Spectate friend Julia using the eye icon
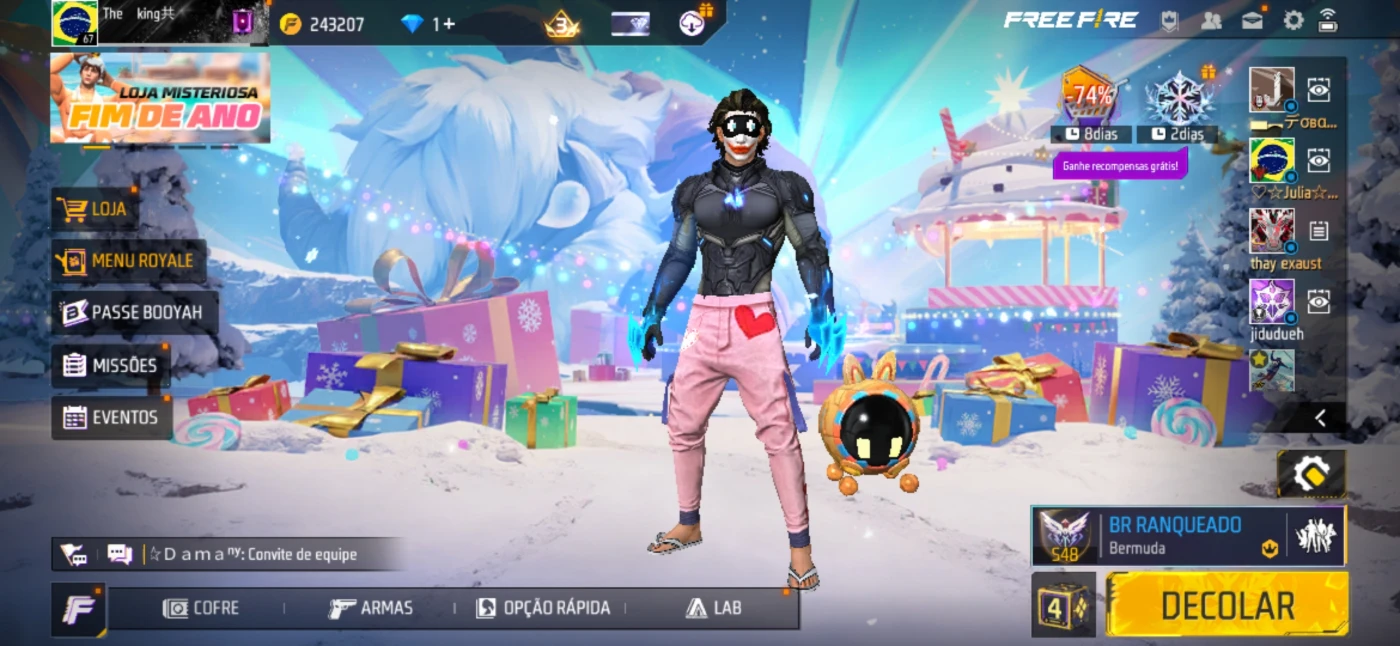This screenshot has width=1400, height=646. (1319, 160)
